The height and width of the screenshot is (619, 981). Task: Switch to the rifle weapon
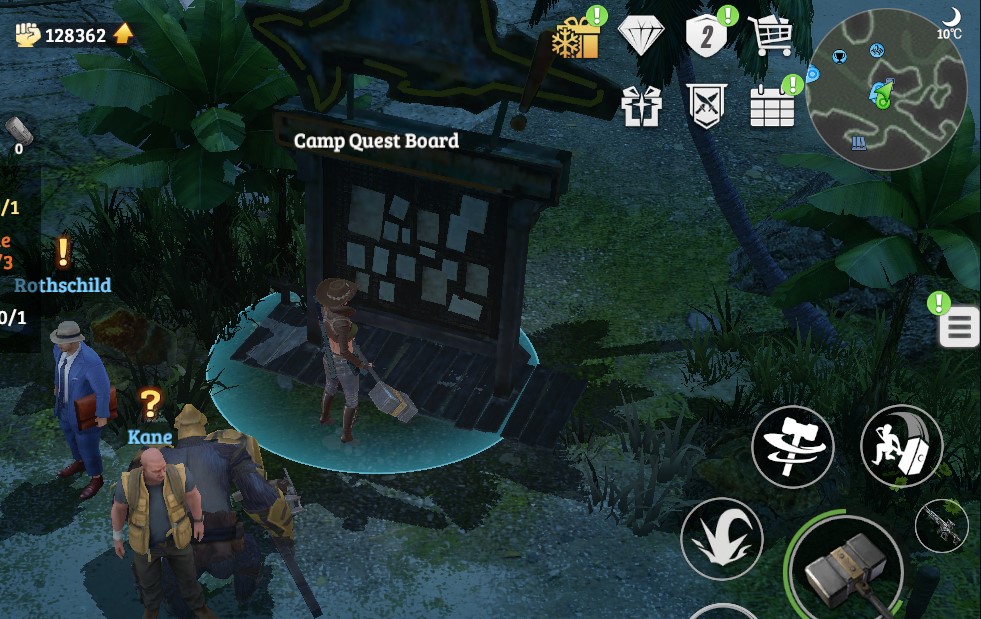(x=941, y=525)
